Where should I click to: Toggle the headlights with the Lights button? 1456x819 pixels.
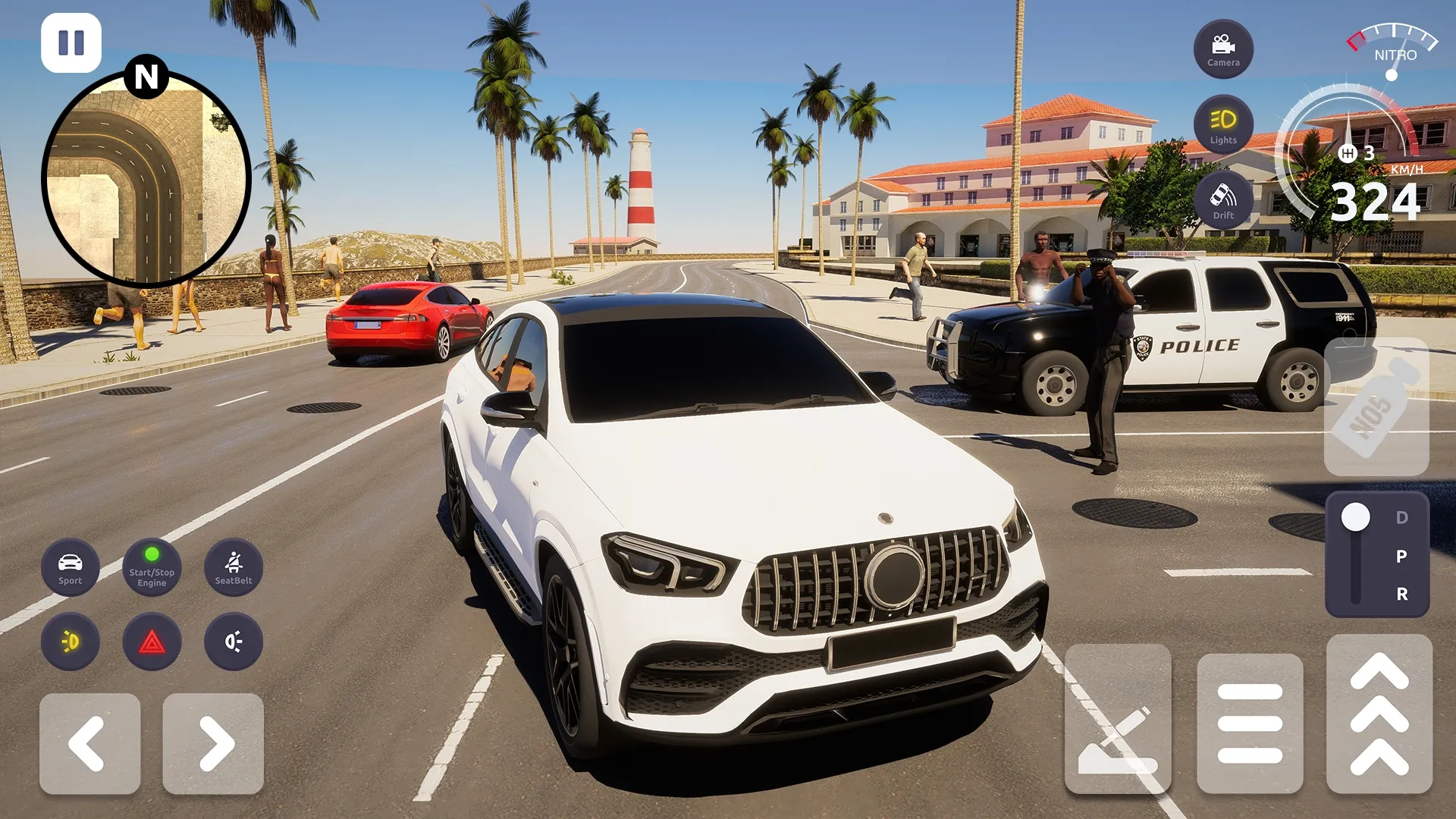pos(1223,124)
